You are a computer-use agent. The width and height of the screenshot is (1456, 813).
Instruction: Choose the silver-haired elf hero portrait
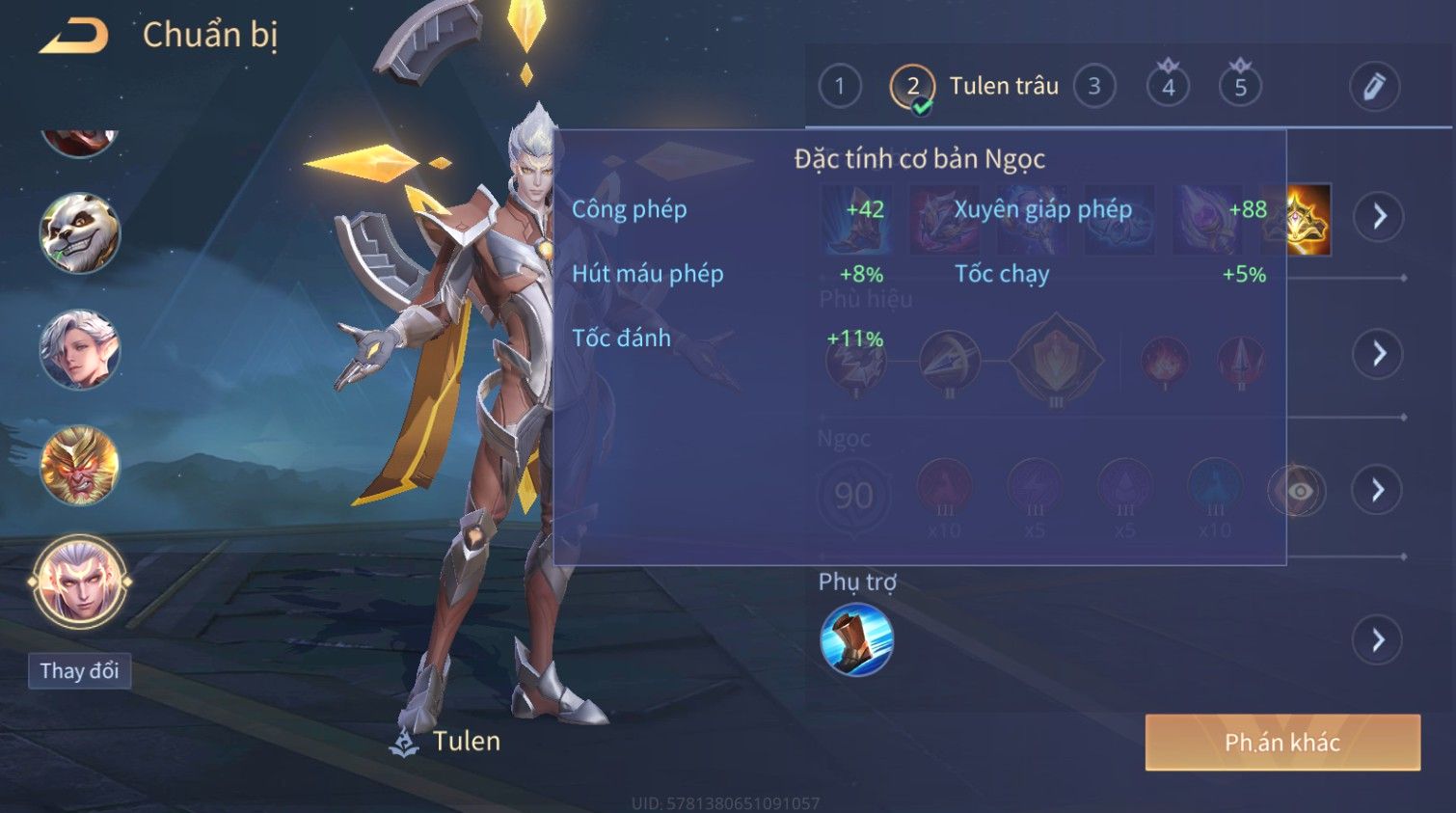[x=80, y=349]
